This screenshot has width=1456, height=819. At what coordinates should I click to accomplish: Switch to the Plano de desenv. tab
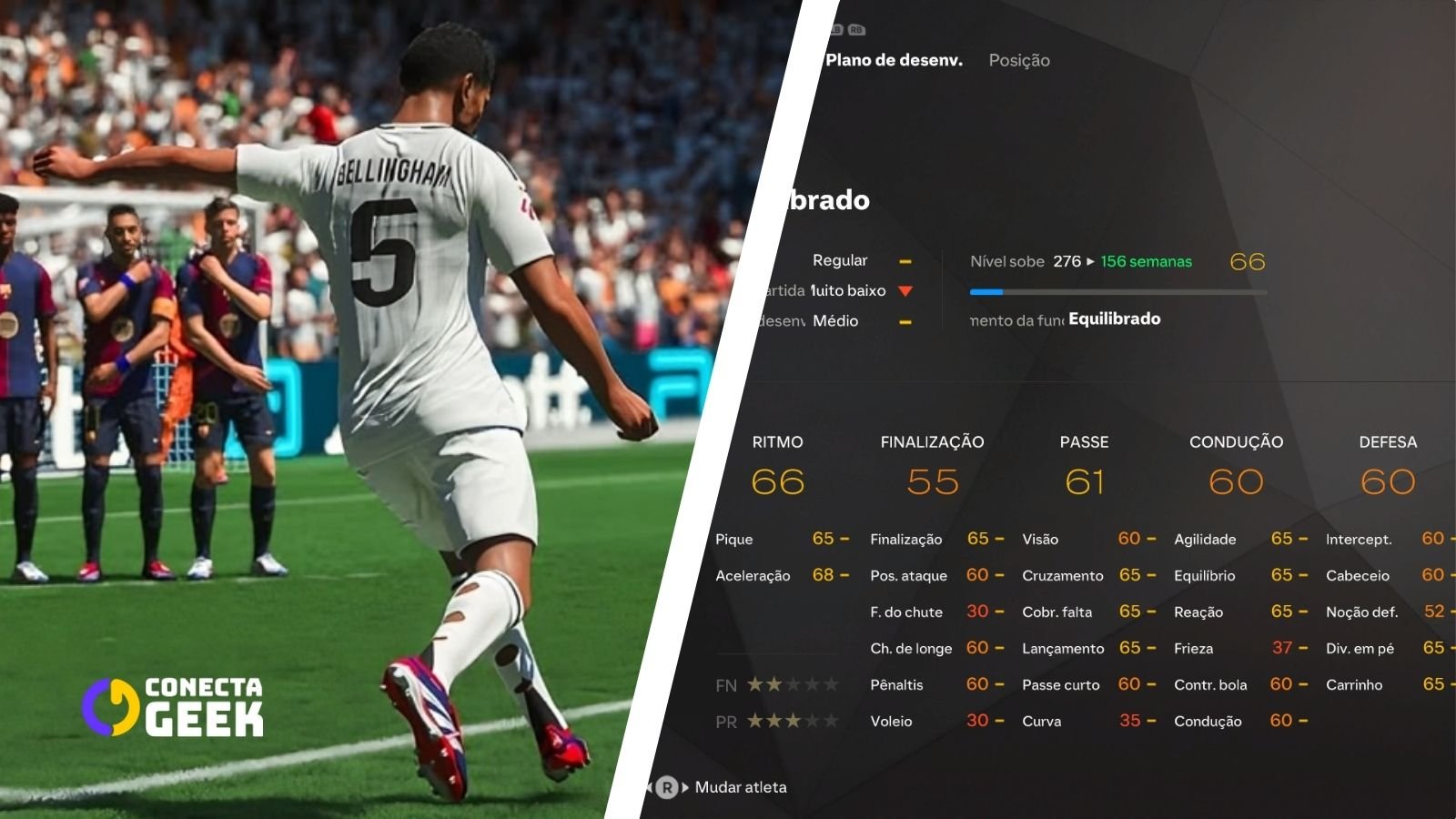click(x=894, y=60)
